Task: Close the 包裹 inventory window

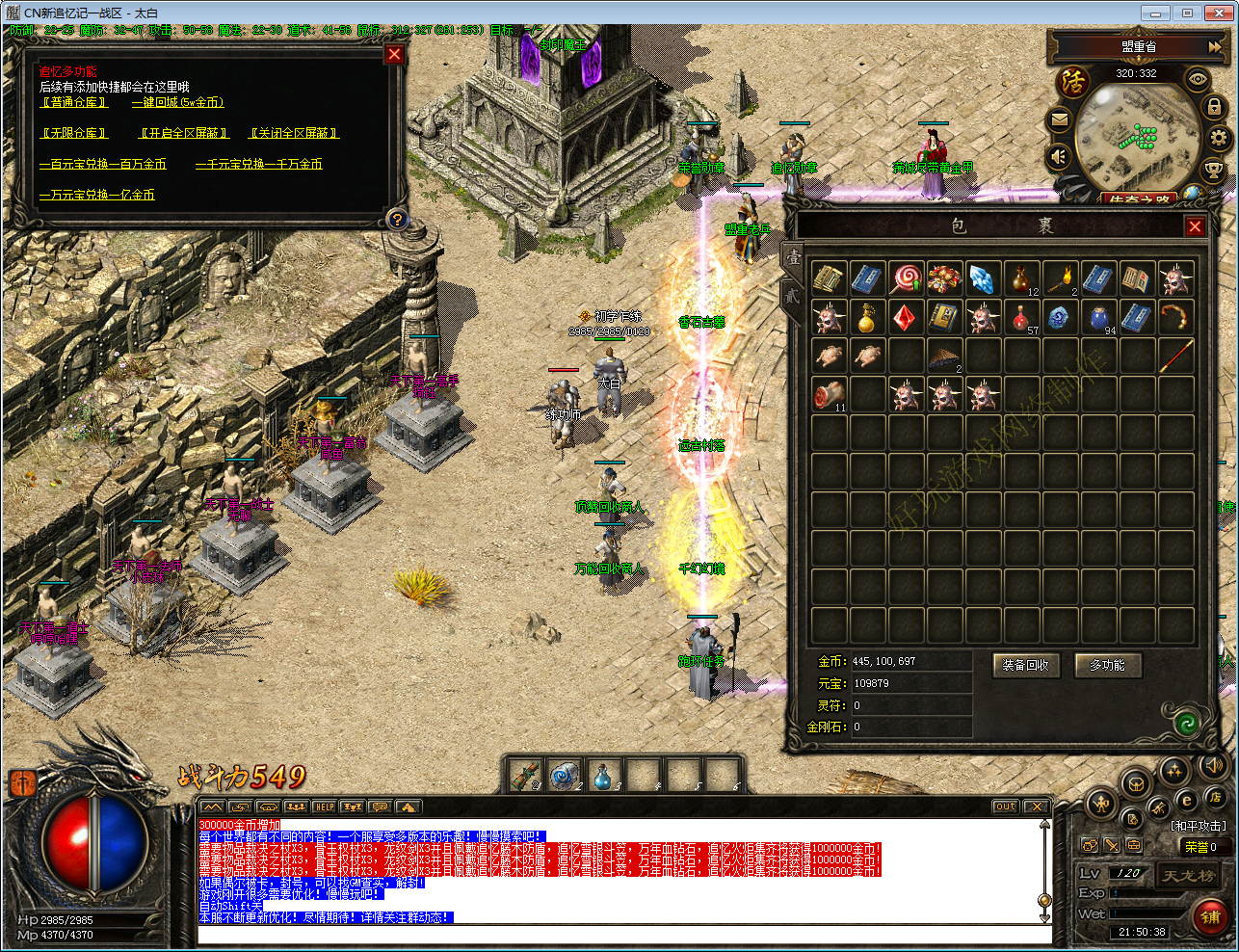Action: tap(1195, 226)
